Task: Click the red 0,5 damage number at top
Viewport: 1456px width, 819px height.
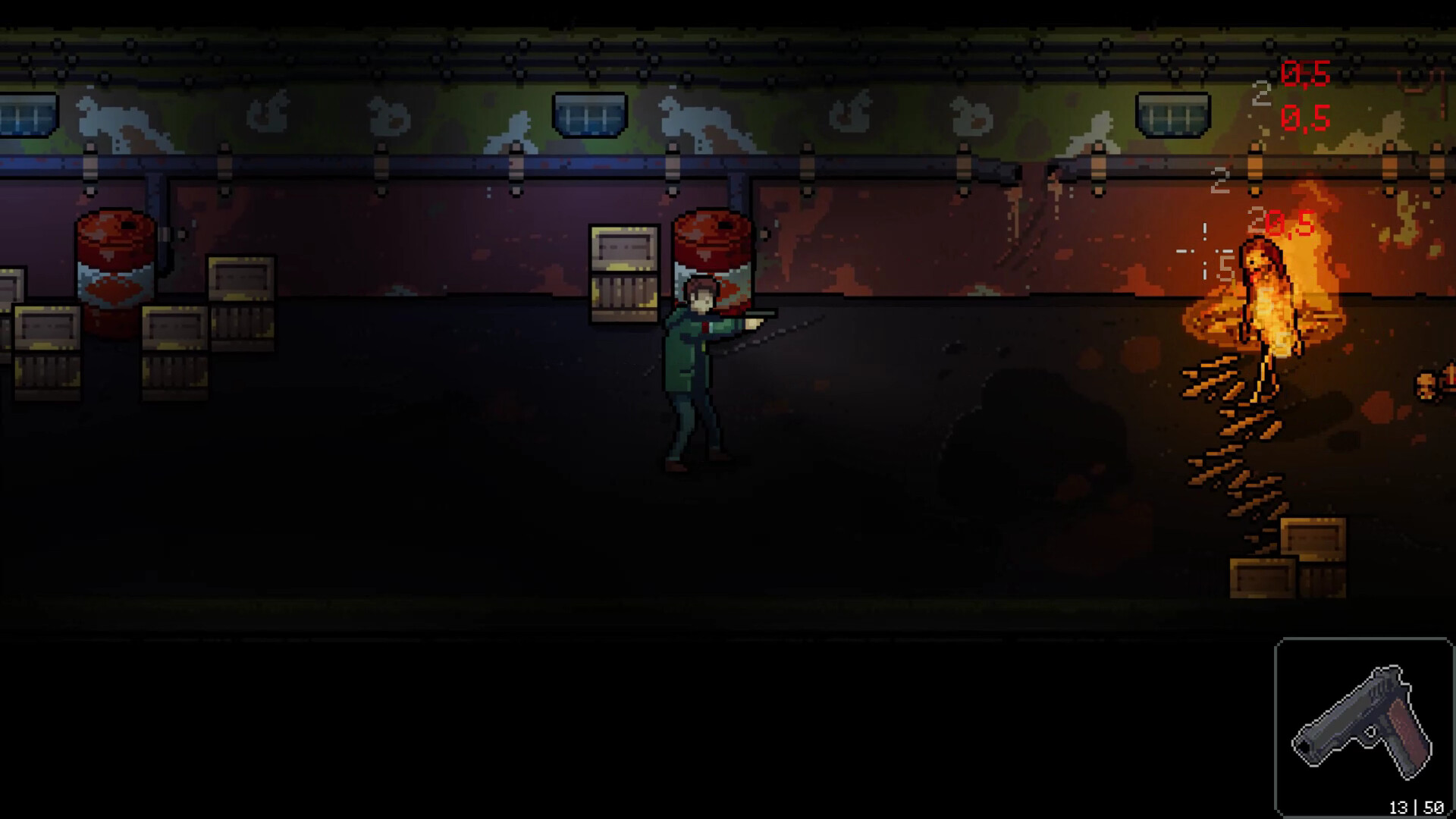Action: [x=1304, y=76]
